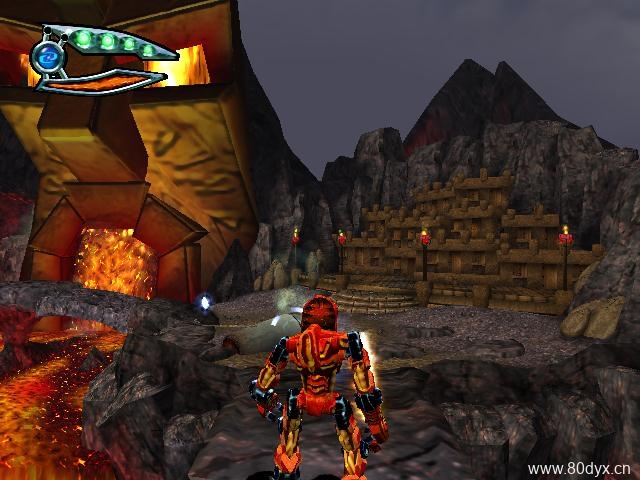Click the blue swirl emblem in the HUD
The width and height of the screenshot is (640, 480).
click(47, 60)
